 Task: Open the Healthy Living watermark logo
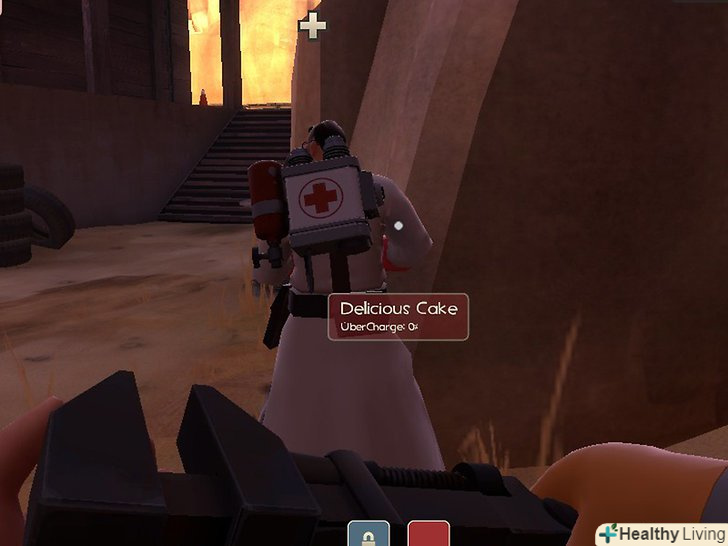[x=660, y=534]
